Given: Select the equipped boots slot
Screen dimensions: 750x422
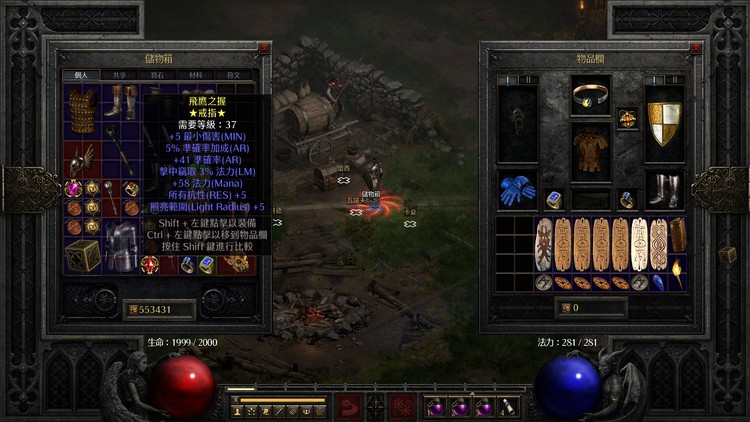Looking at the screenshot, I should coord(663,190).
